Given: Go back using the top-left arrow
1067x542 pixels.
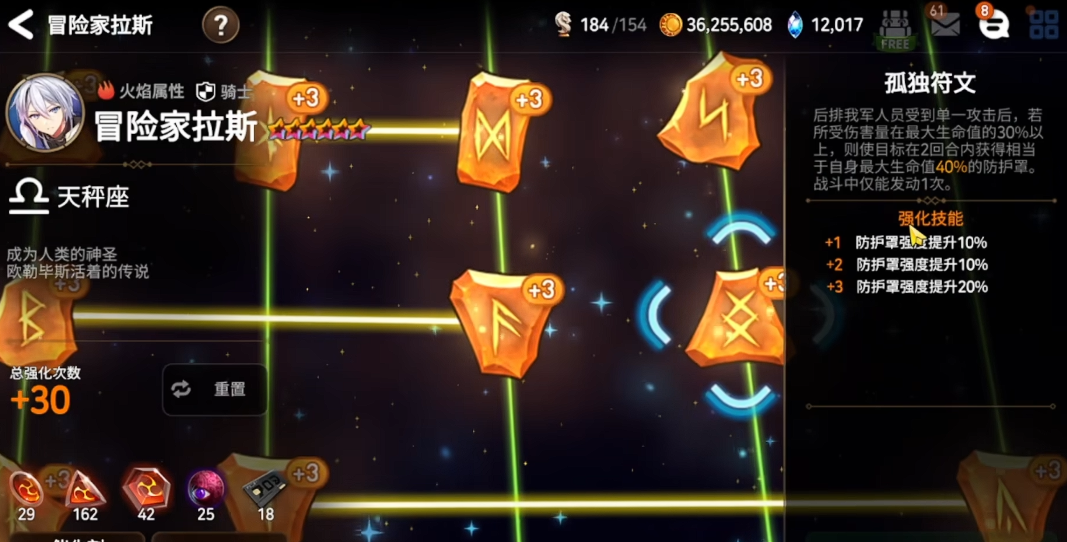Looking at the screenshot, I should pos(21,24).
